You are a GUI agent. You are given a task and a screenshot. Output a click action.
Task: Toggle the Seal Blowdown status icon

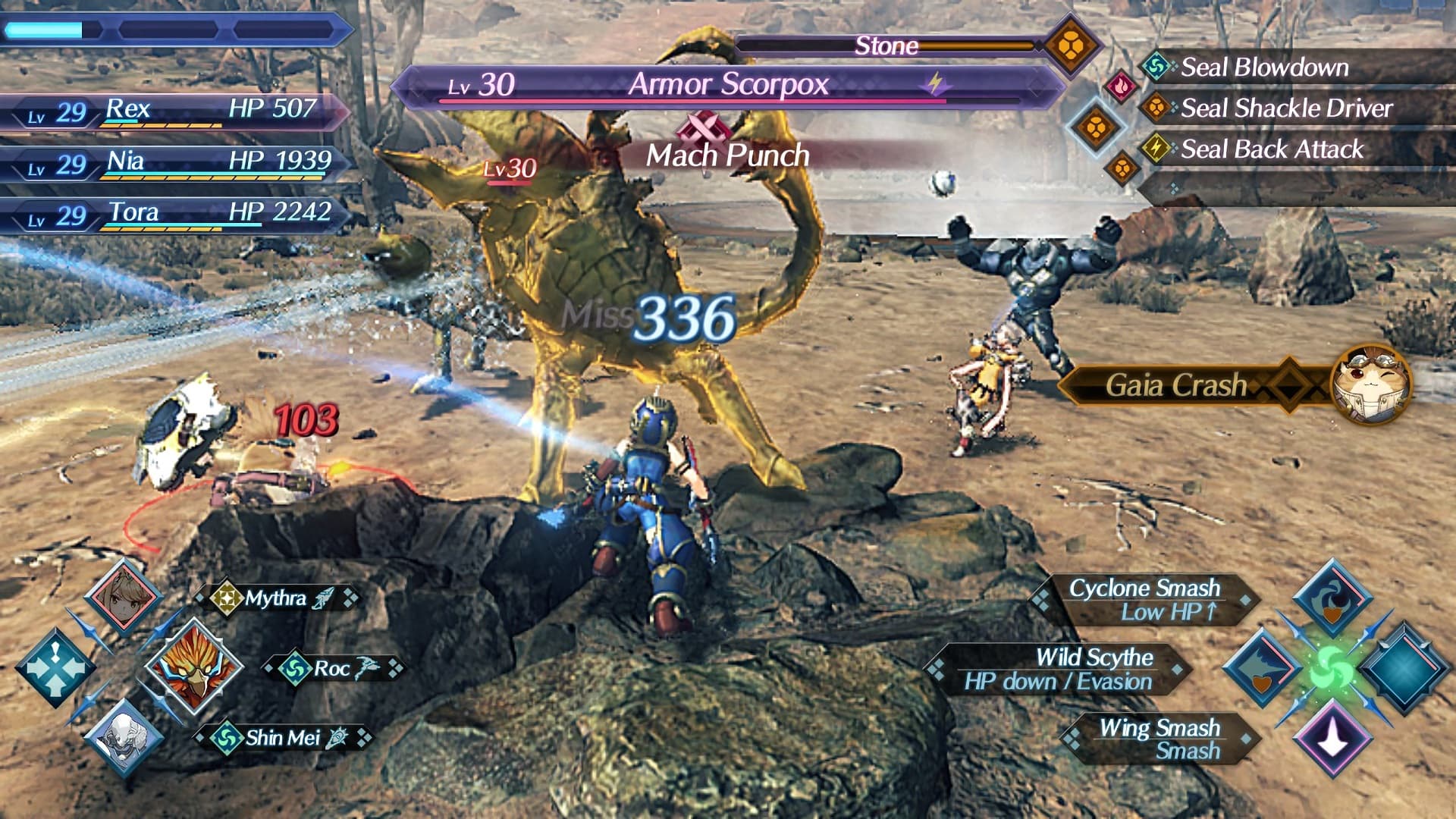(1155, 67)
